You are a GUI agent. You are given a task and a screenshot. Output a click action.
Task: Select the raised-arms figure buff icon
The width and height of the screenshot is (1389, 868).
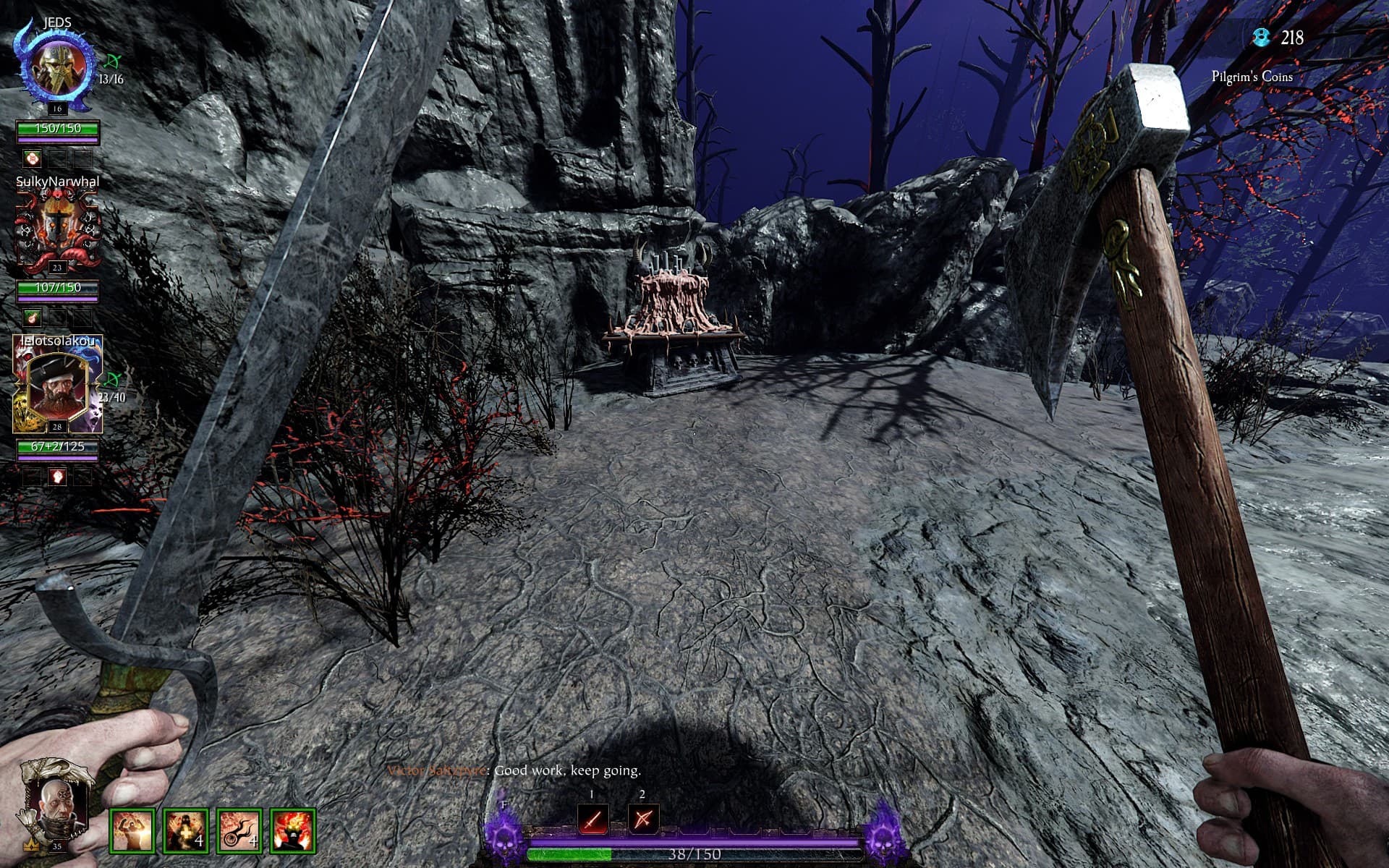pos(132,831)
